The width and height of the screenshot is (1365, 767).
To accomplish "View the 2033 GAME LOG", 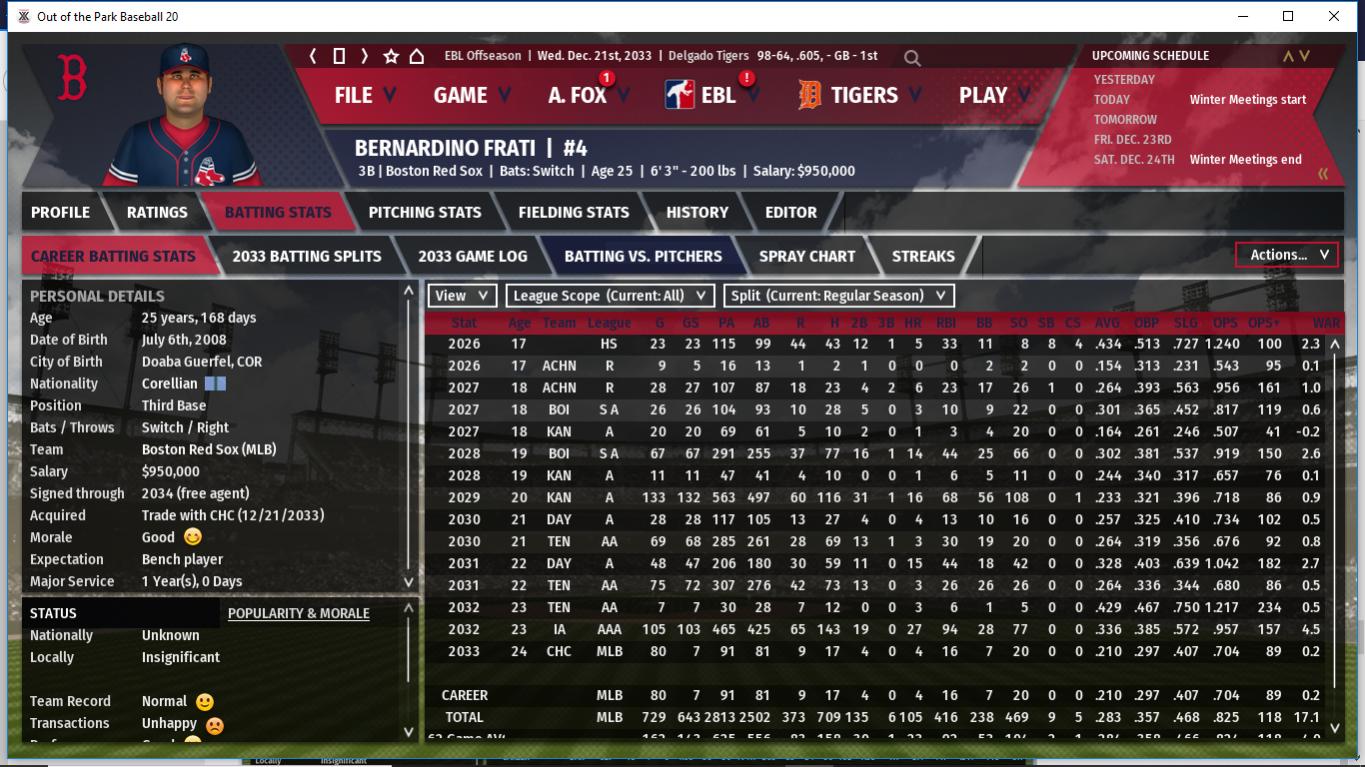I will click(472, 256).
